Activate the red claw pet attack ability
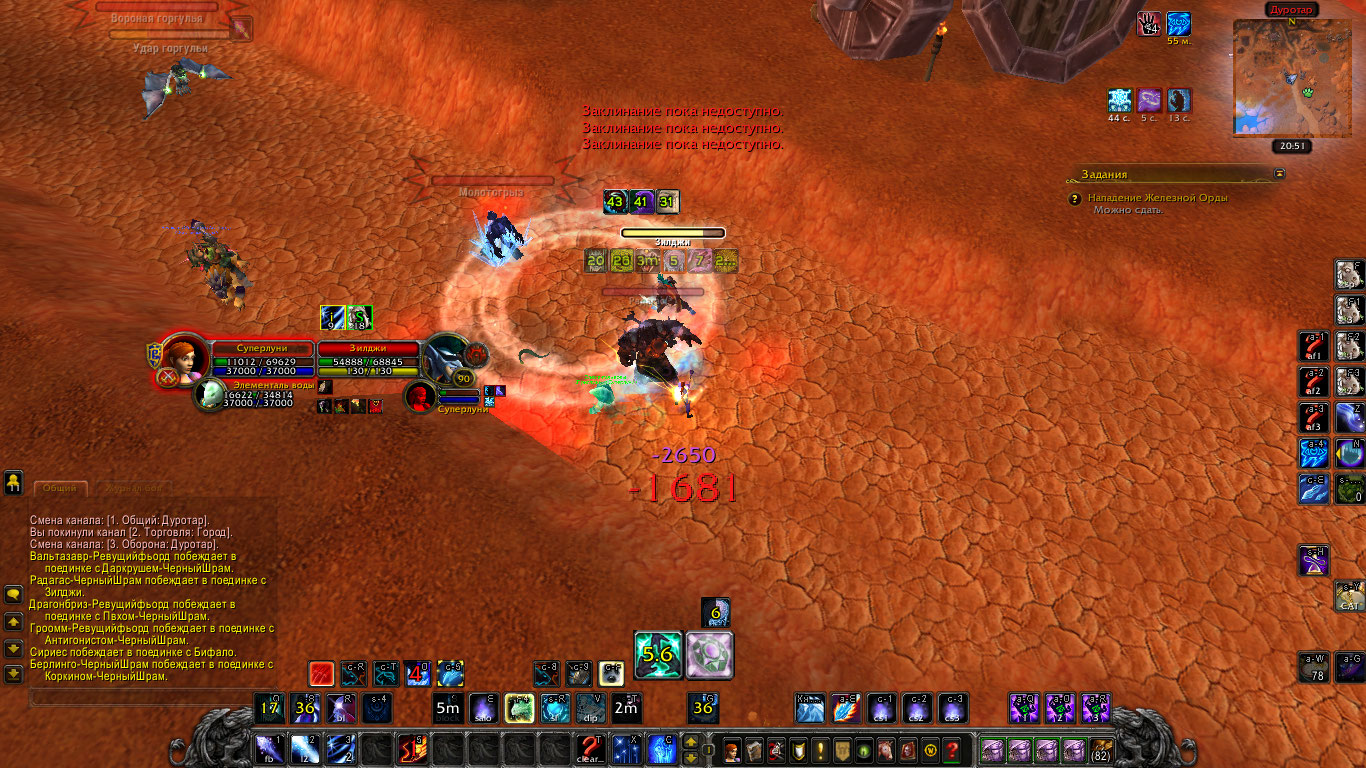Image resolution: width=1366 pixels, height=768 pixels. pos(320,673)
